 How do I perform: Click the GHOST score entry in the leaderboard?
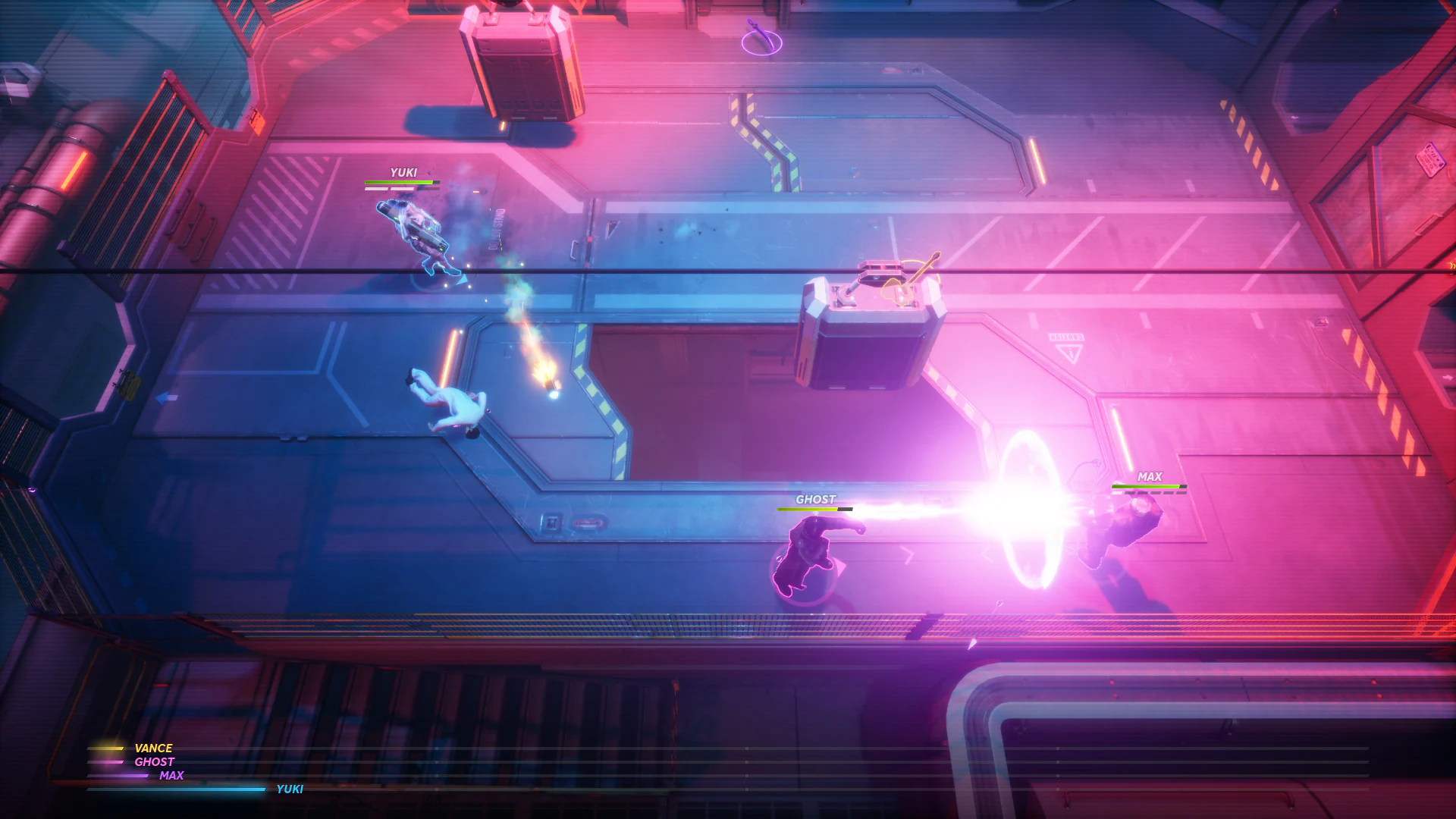pos(155,761)
